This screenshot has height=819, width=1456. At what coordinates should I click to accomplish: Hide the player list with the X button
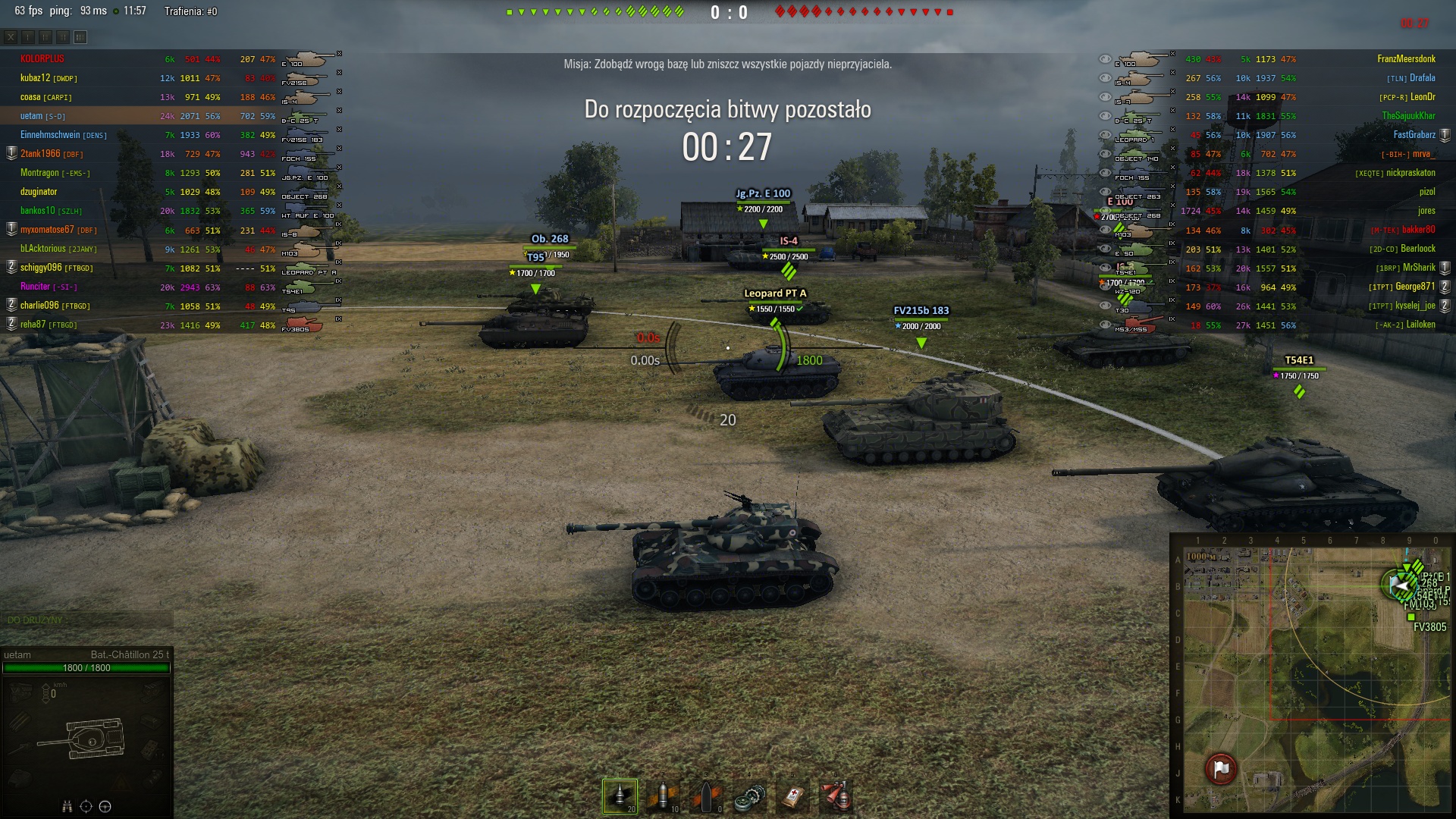click(x=11, y=36)
